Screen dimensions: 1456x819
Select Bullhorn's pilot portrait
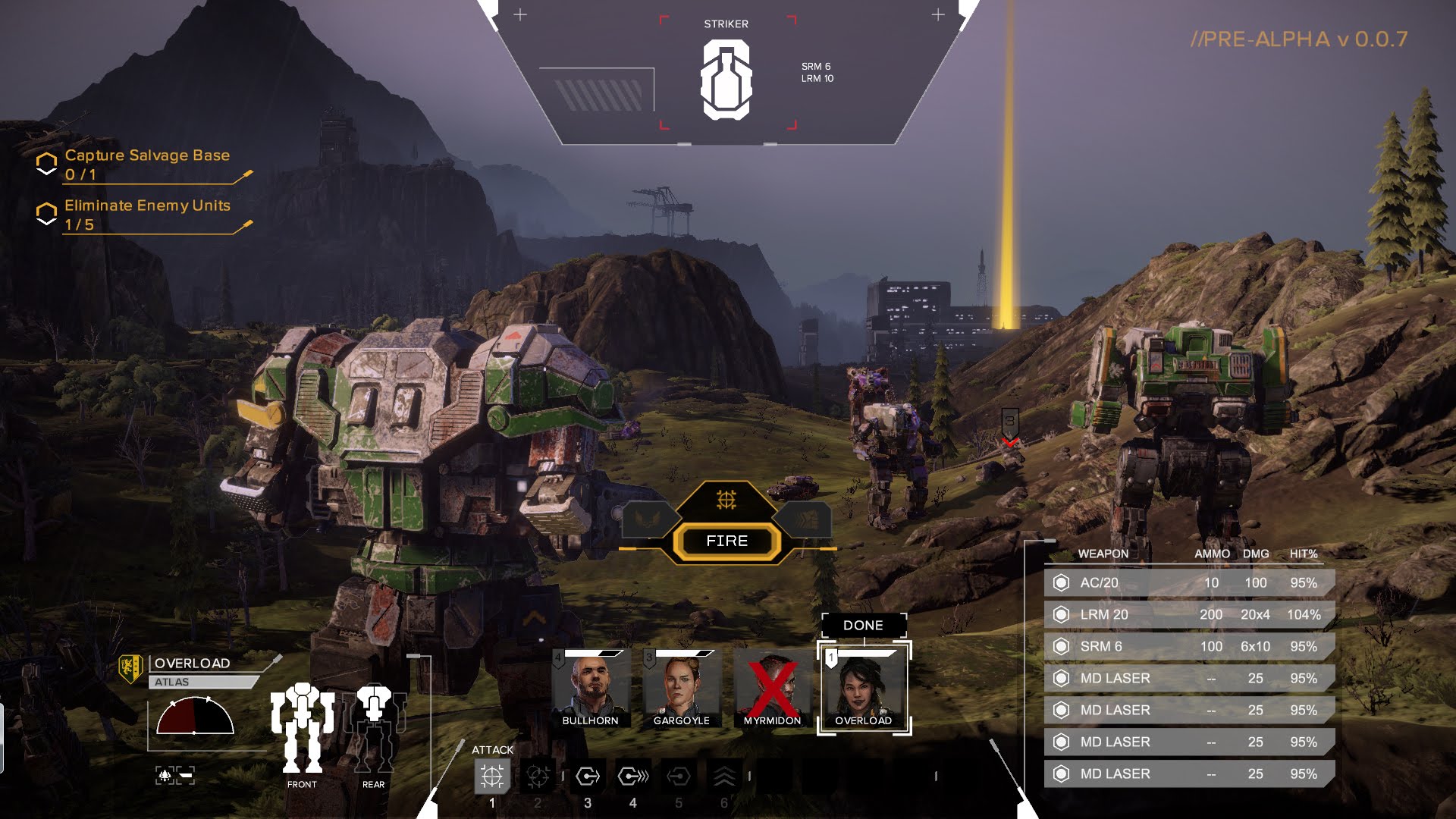591,685
